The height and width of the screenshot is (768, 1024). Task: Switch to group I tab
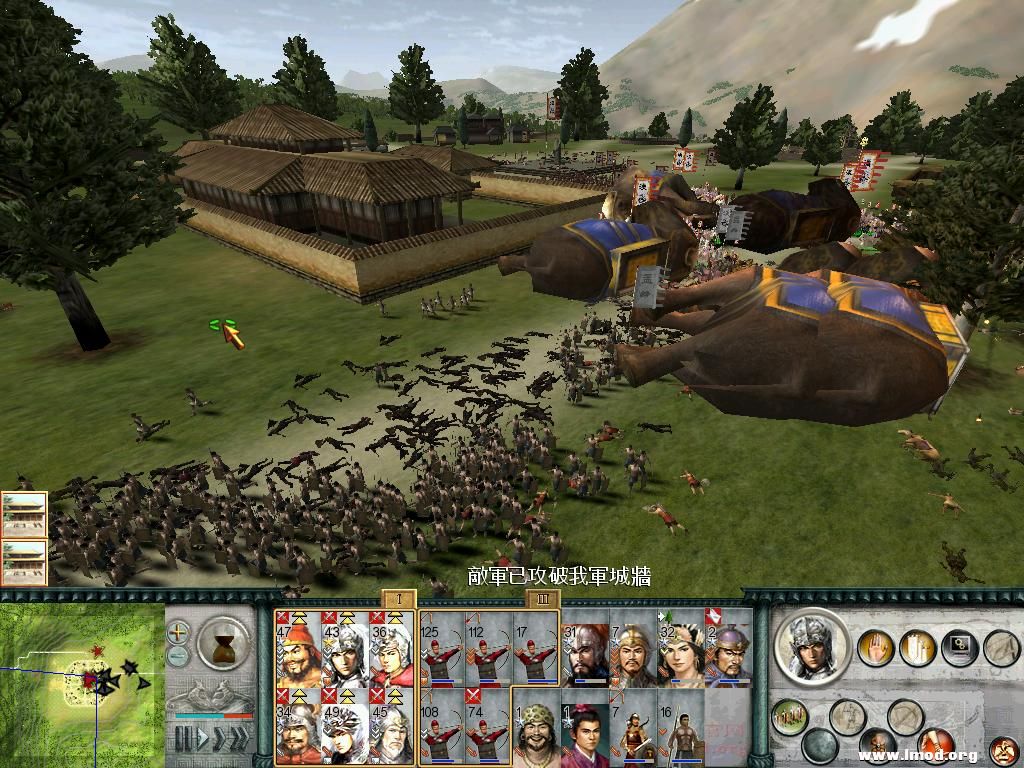398,599
